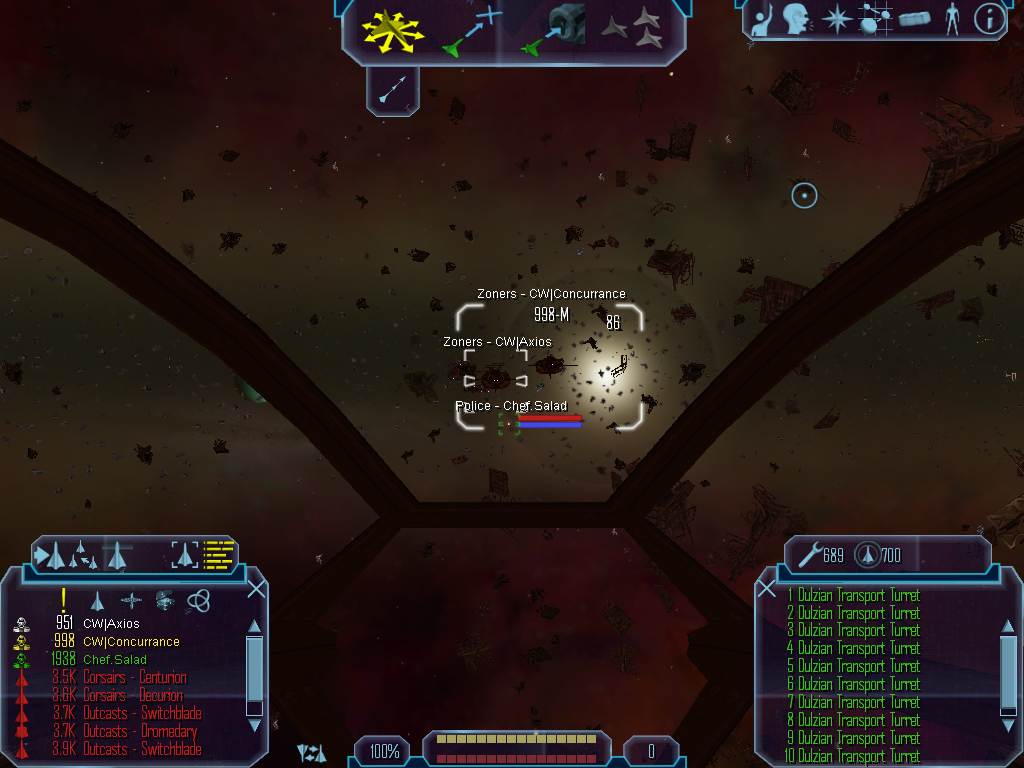
Task: Close the contact list panel
Action: [x=256, y=589]
